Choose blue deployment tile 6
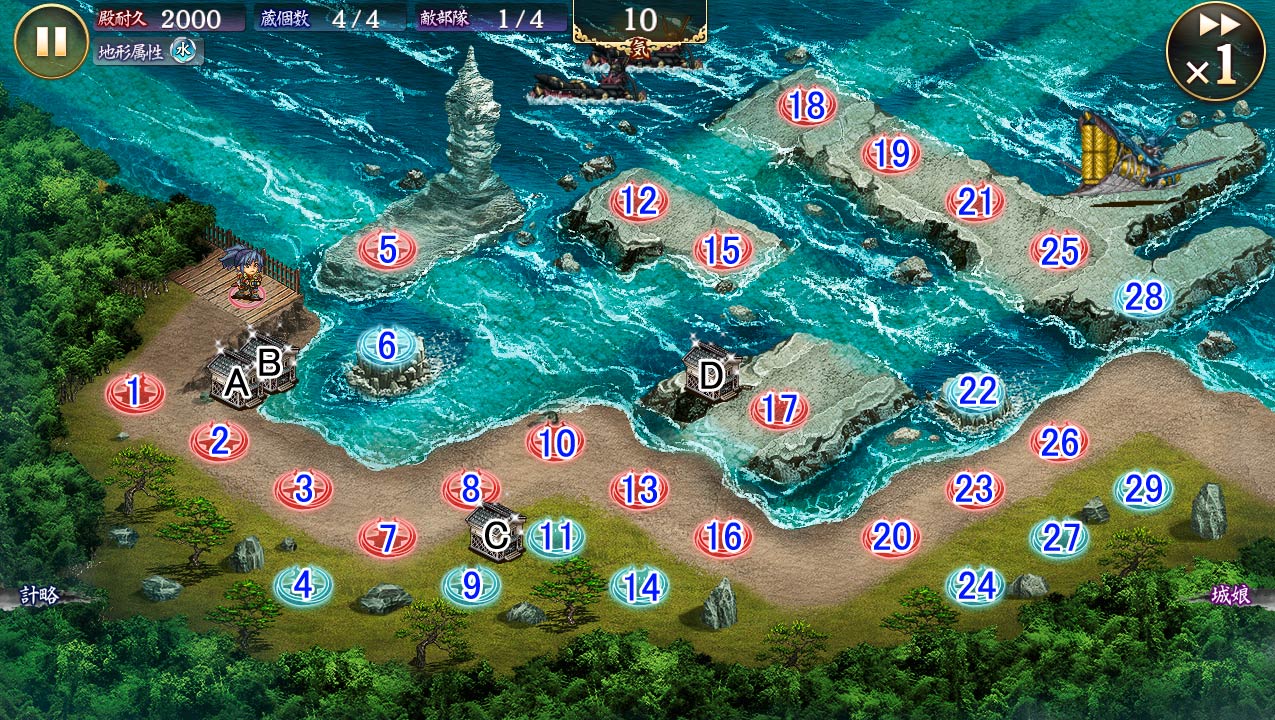 point(387,346)
